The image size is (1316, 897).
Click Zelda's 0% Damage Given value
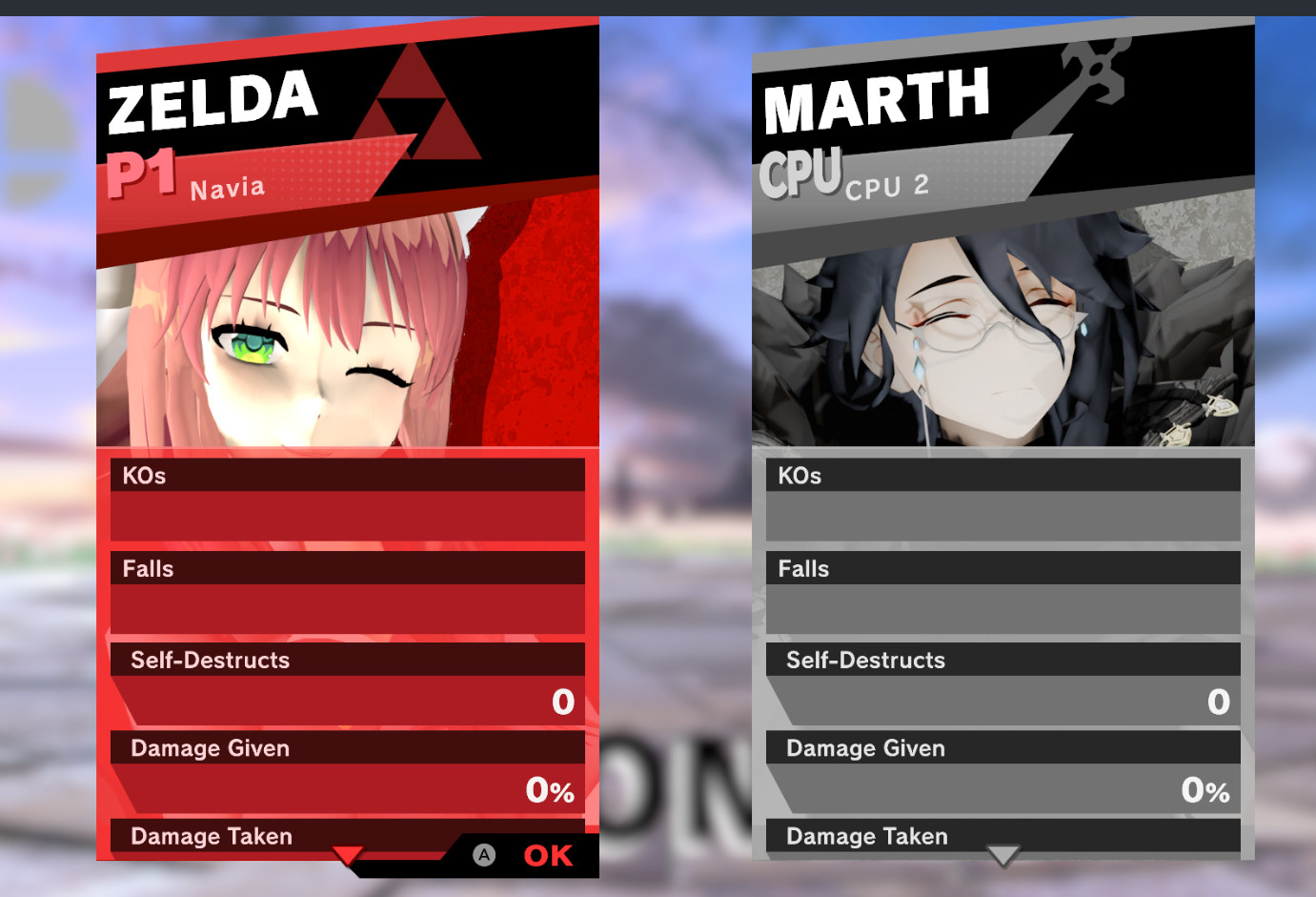pos(550,790)
